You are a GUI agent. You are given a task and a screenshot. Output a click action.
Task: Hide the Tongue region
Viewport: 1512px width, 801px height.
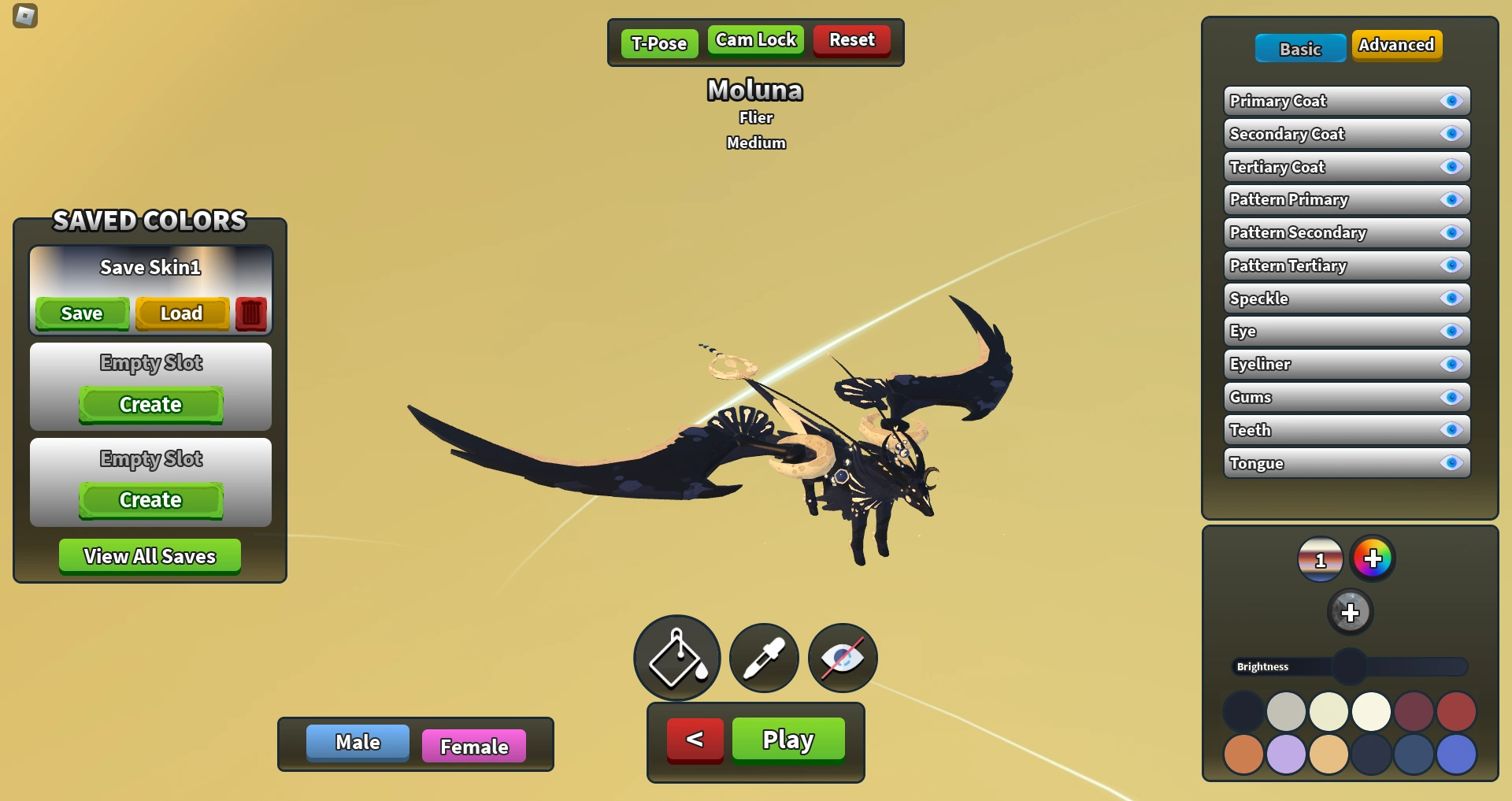pyautogui.click(x=1451, y=463)
